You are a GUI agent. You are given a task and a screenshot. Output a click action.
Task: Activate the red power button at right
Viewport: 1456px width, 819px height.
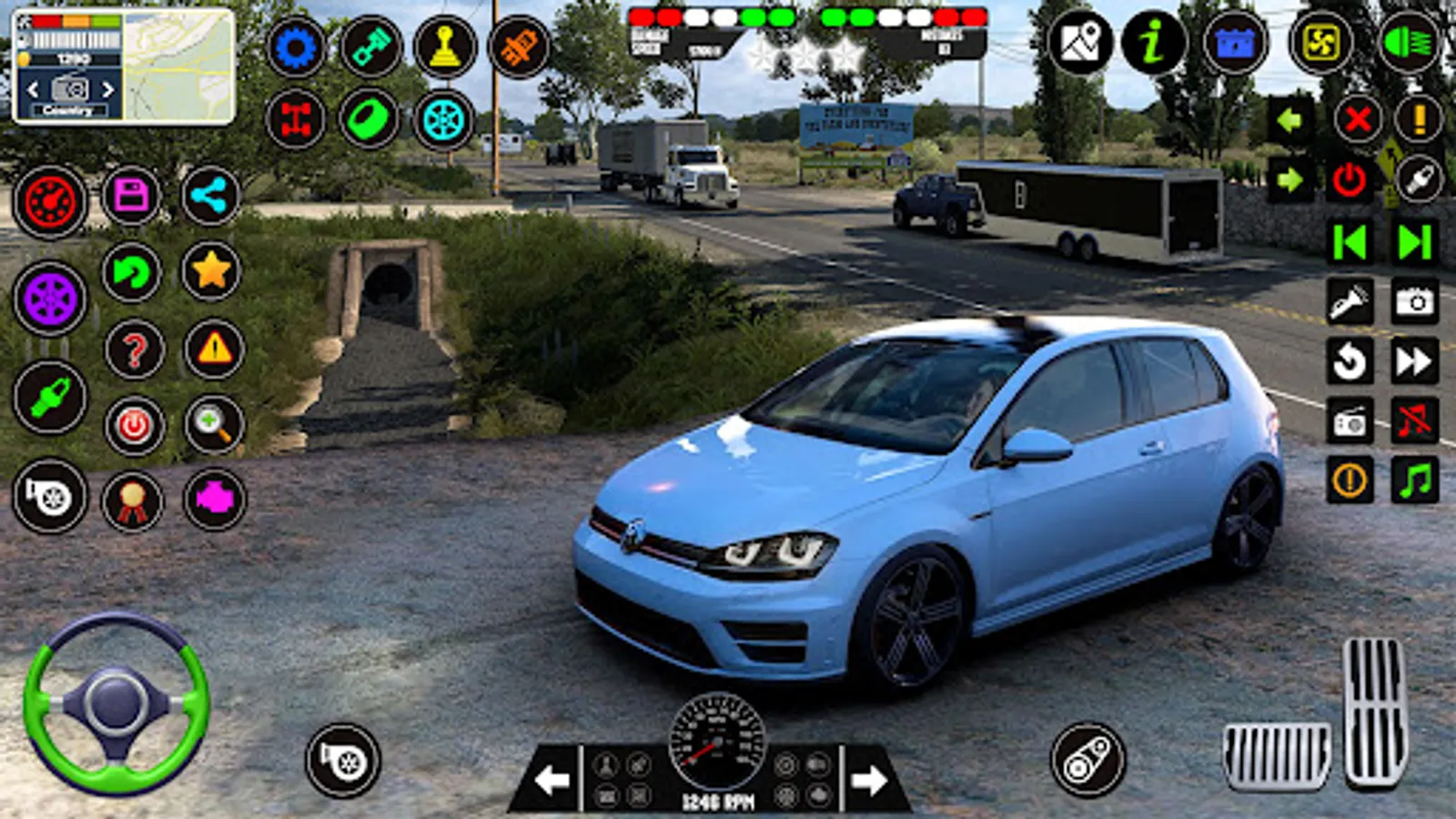point(1349,180)
